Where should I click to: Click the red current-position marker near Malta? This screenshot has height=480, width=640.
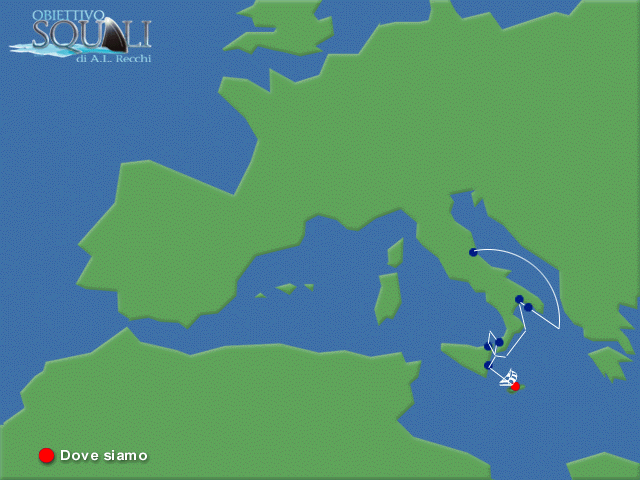pyautogui.click(x=516, y=386)
